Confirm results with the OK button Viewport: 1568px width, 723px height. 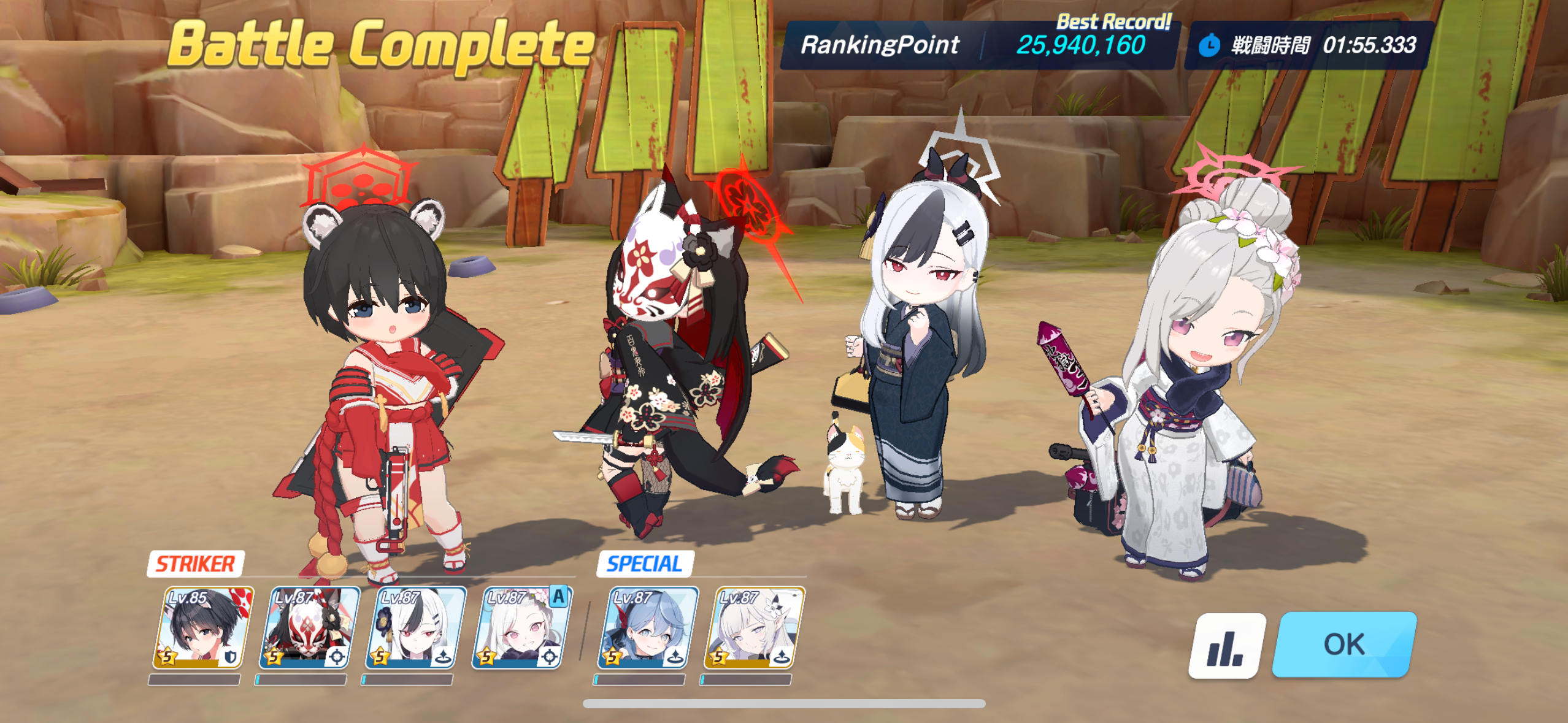[x=1343, y=645]
